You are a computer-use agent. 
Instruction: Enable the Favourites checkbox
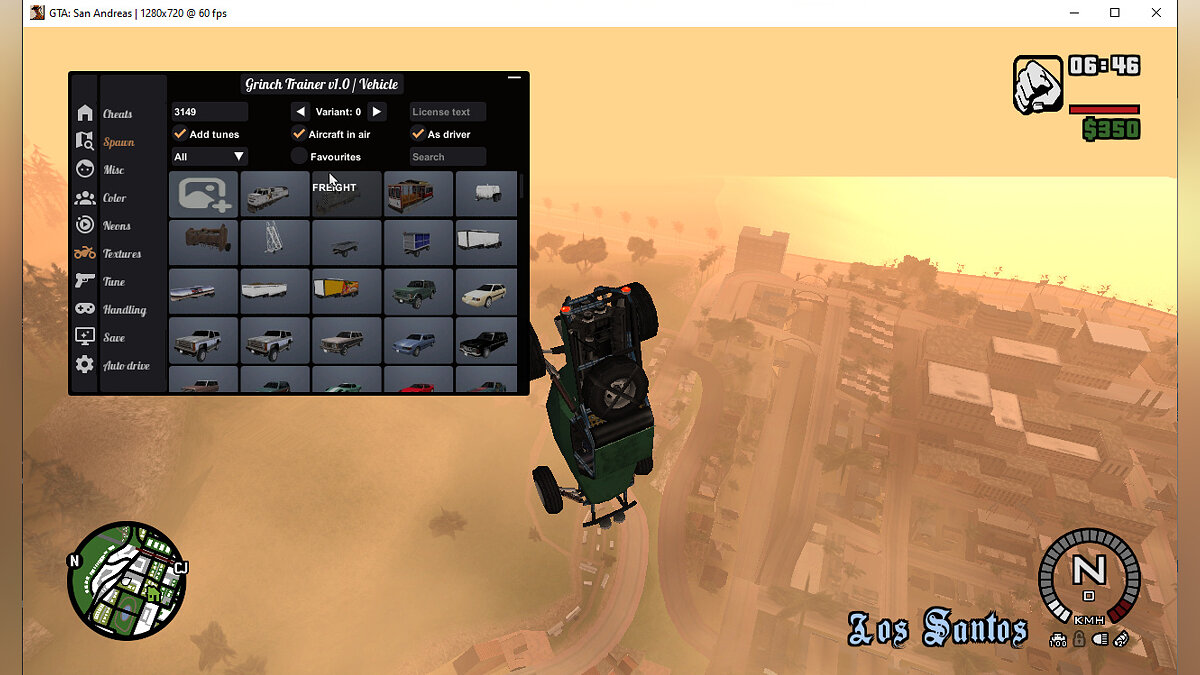(x=299, y=157)
